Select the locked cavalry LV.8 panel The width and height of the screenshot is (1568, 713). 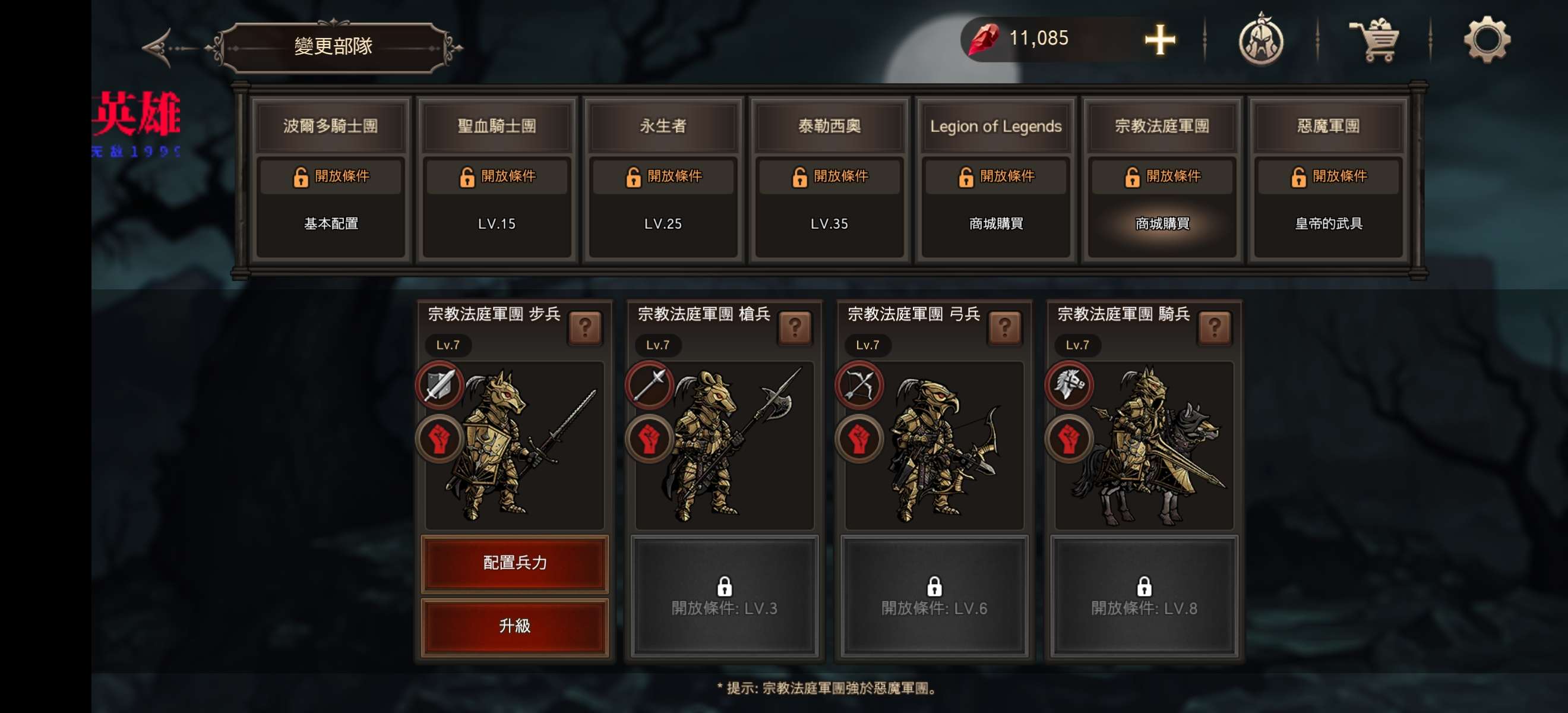tap(1144, 597)
